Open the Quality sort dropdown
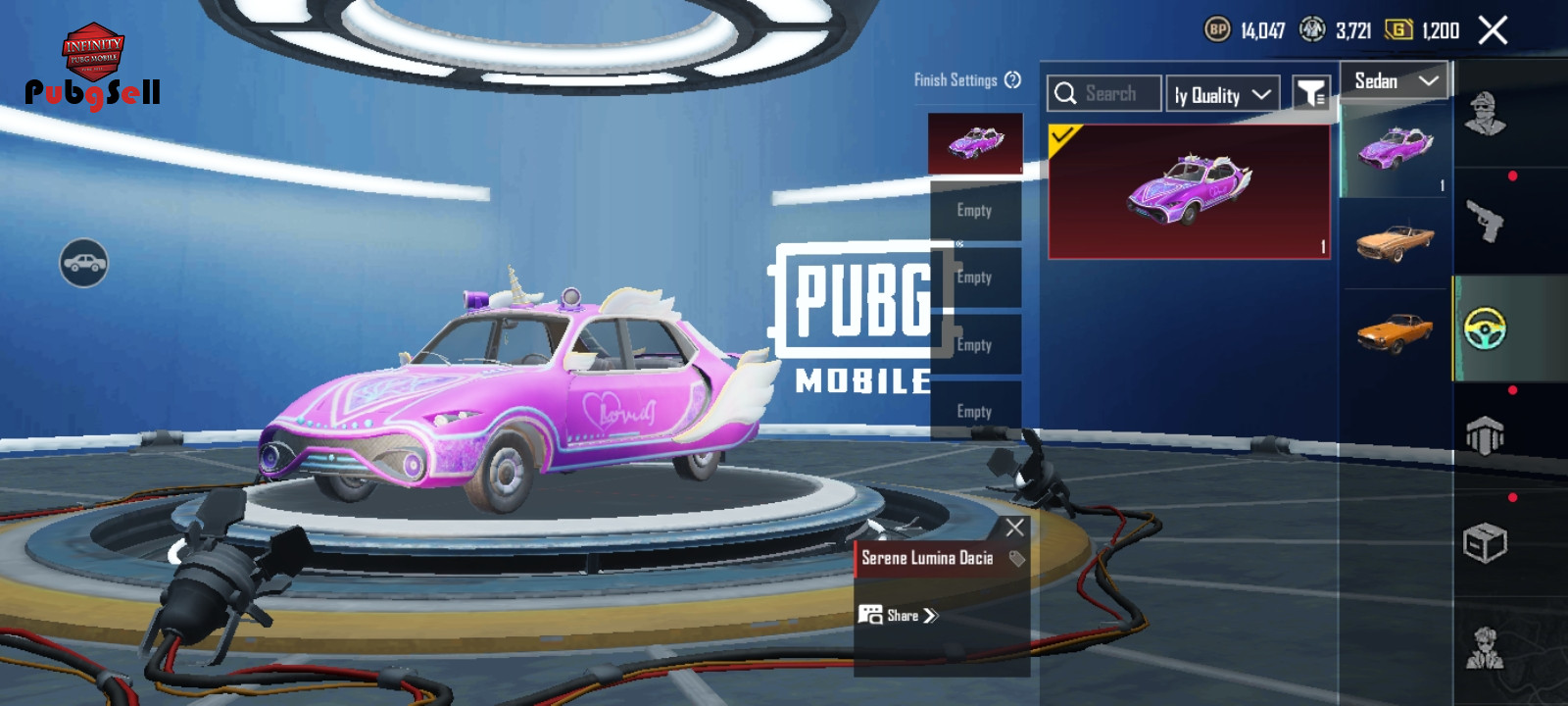Viewport: 1568px width, 706px height. click(x=1222, y=94)
